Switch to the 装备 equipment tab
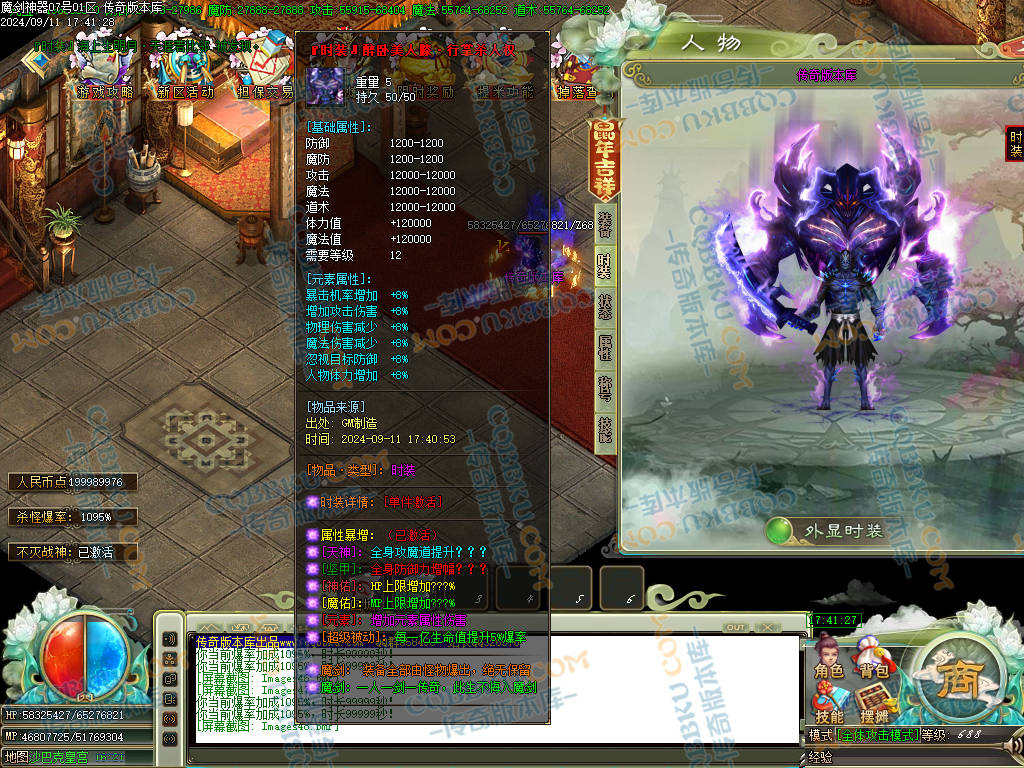 (604, 224)
